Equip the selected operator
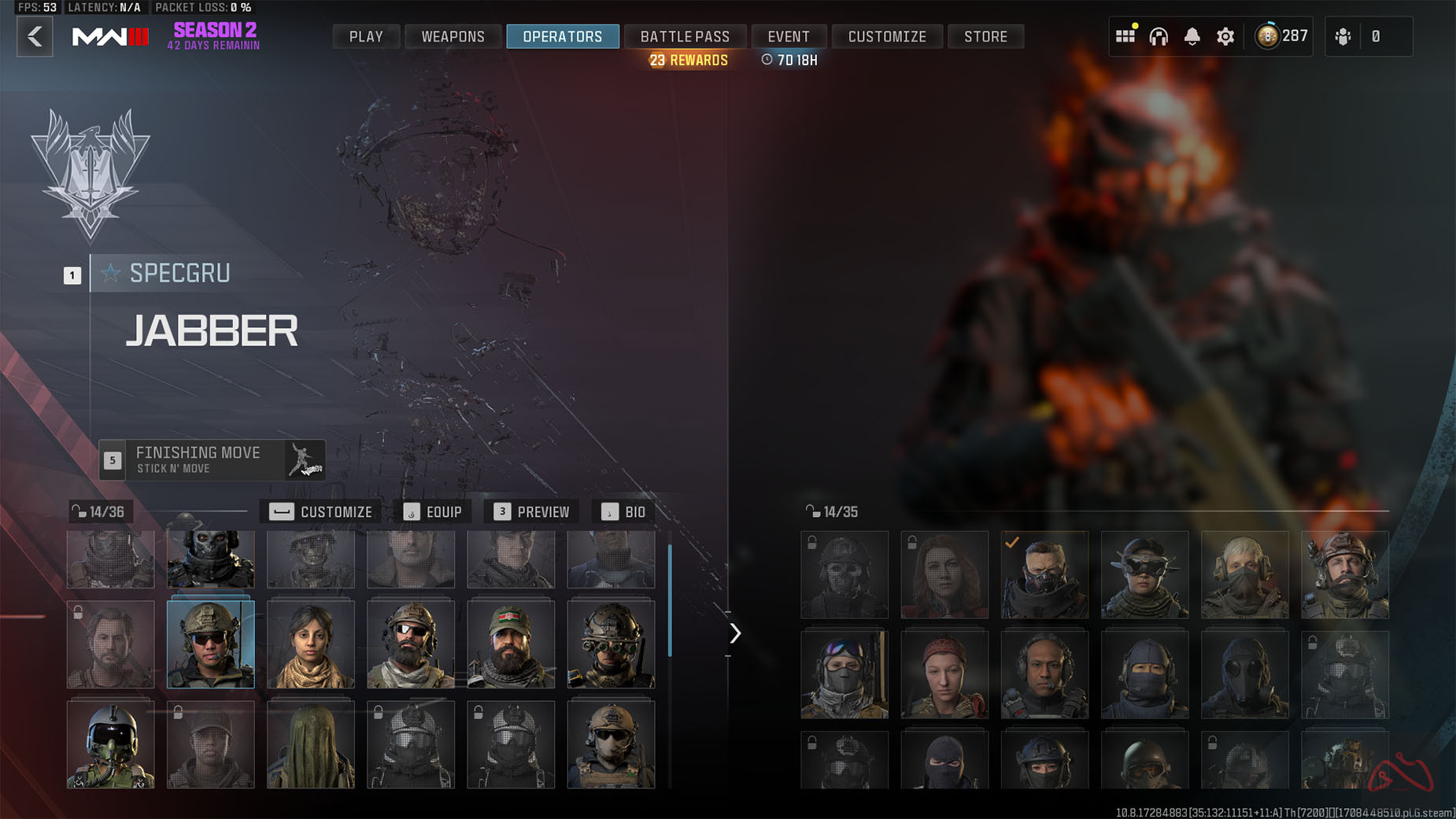This screenshot has height=819, width=1456. coord(433,512)
